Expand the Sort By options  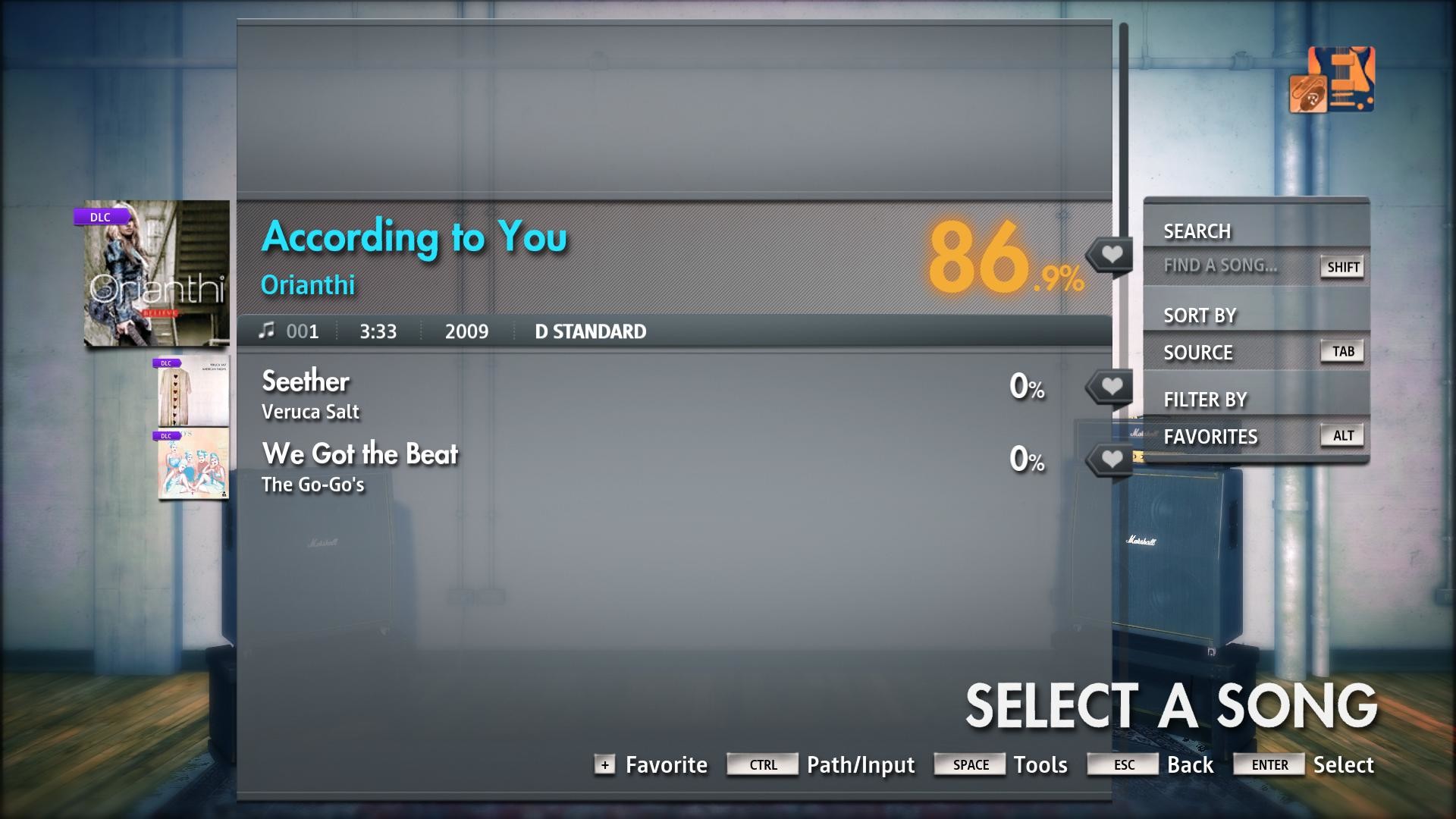click(1199, 315)
